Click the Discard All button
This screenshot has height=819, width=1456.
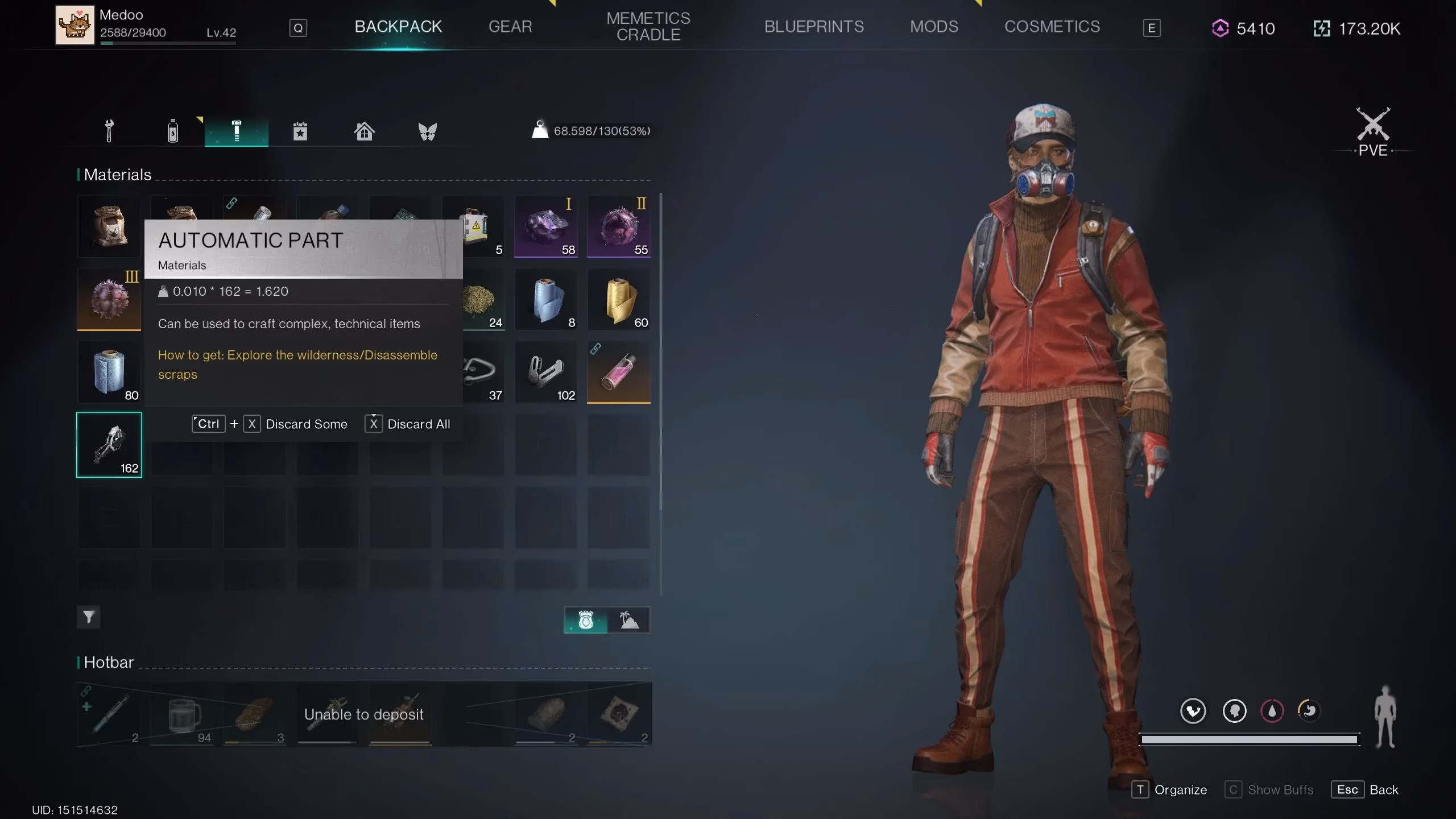coord(418,424)
